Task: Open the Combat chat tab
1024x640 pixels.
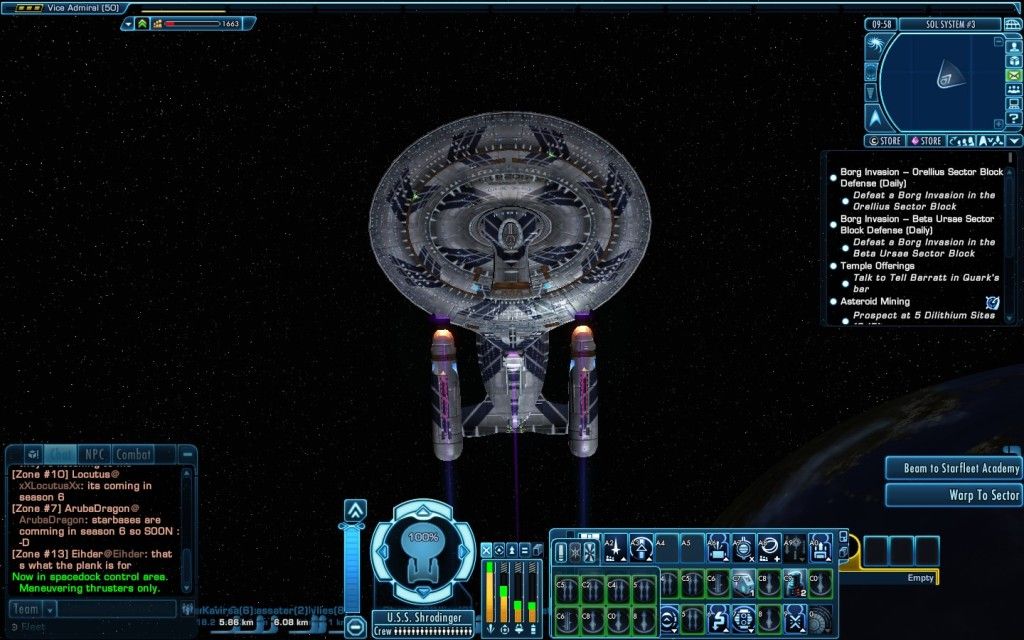Action: click(x=131, y=454)
